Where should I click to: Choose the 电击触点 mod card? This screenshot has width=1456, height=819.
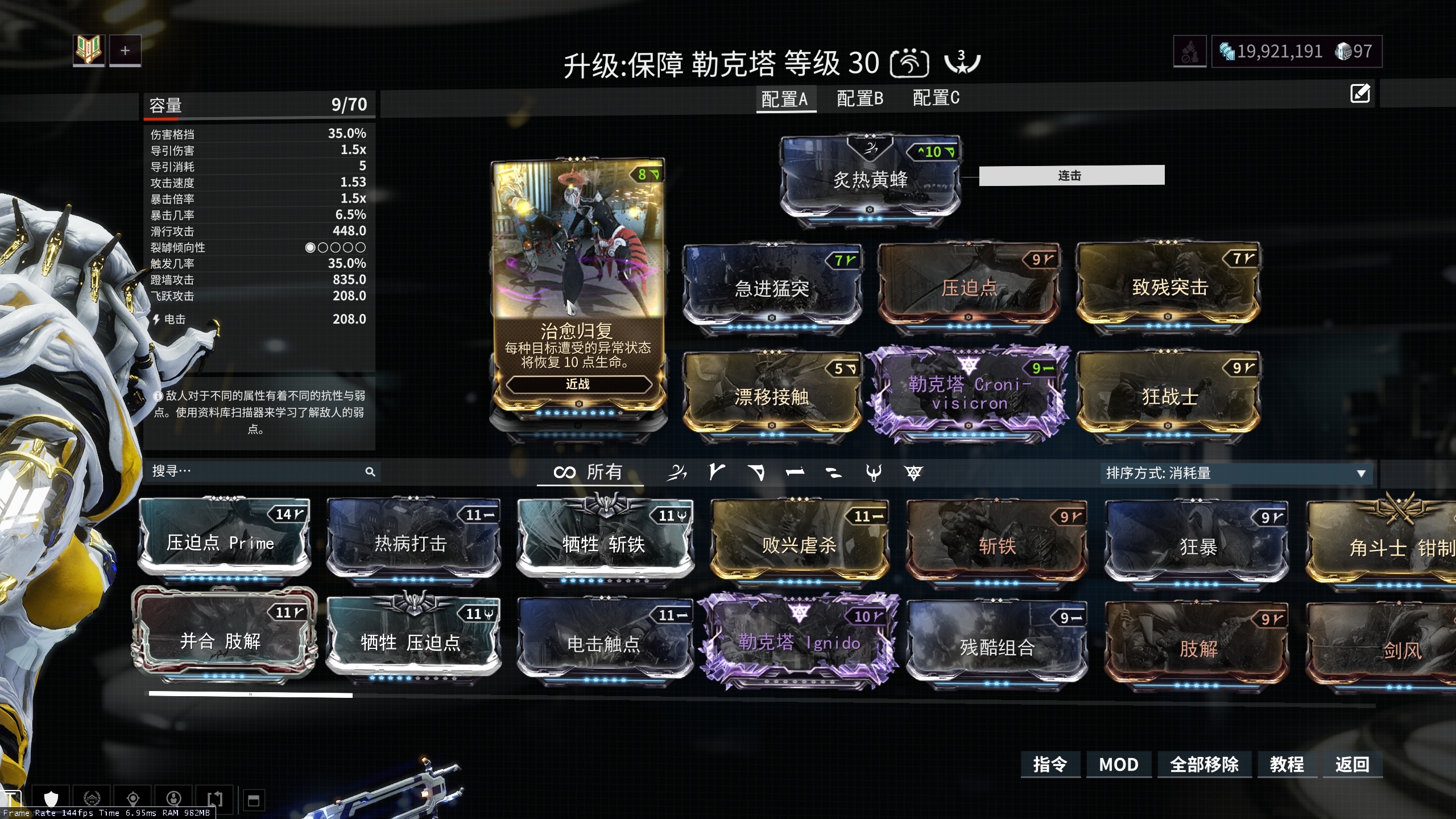pyautogui.click(x=603, y=644)
